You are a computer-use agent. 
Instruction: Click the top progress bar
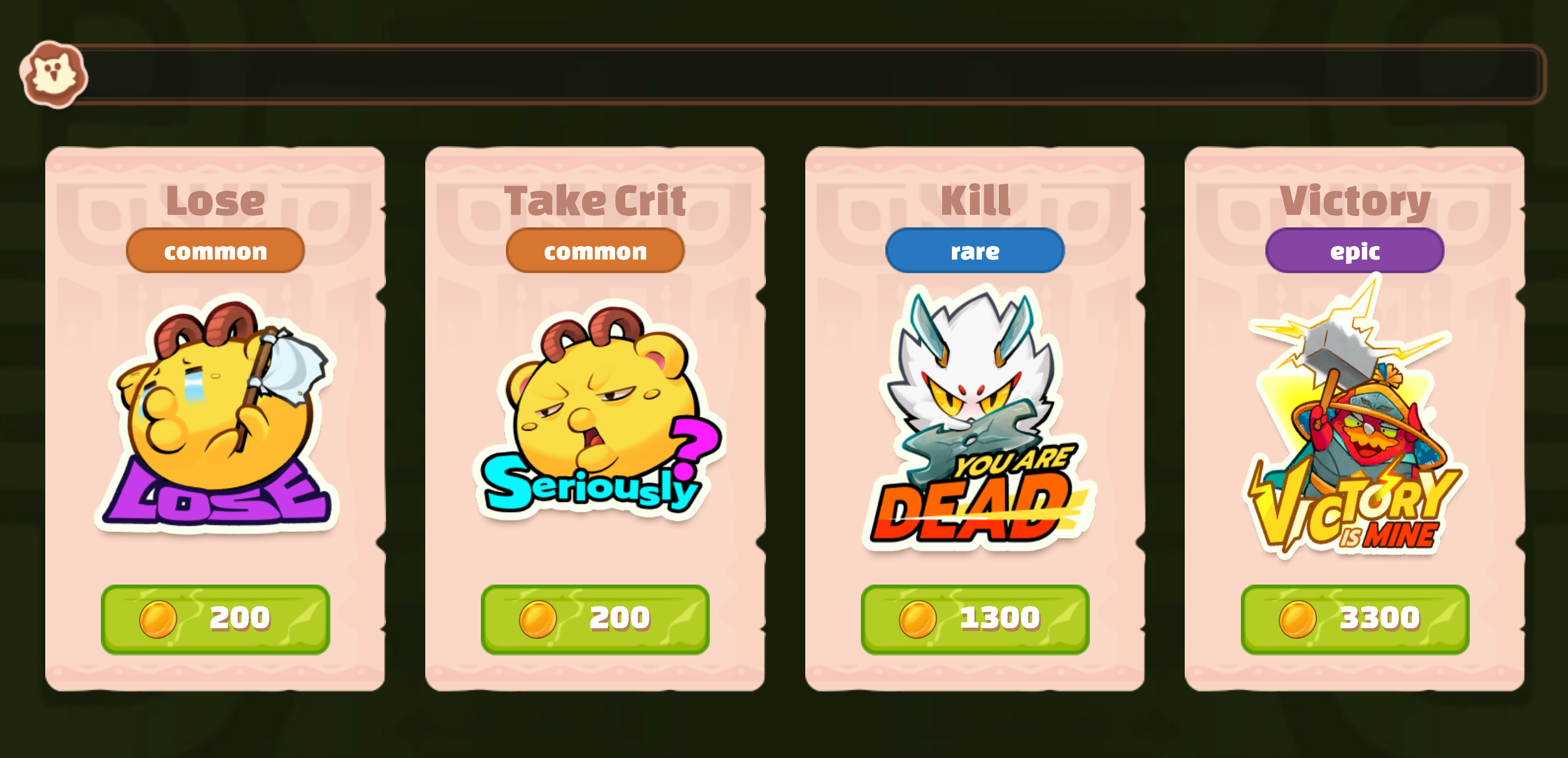pyautogui.click(x=816, y=74)
